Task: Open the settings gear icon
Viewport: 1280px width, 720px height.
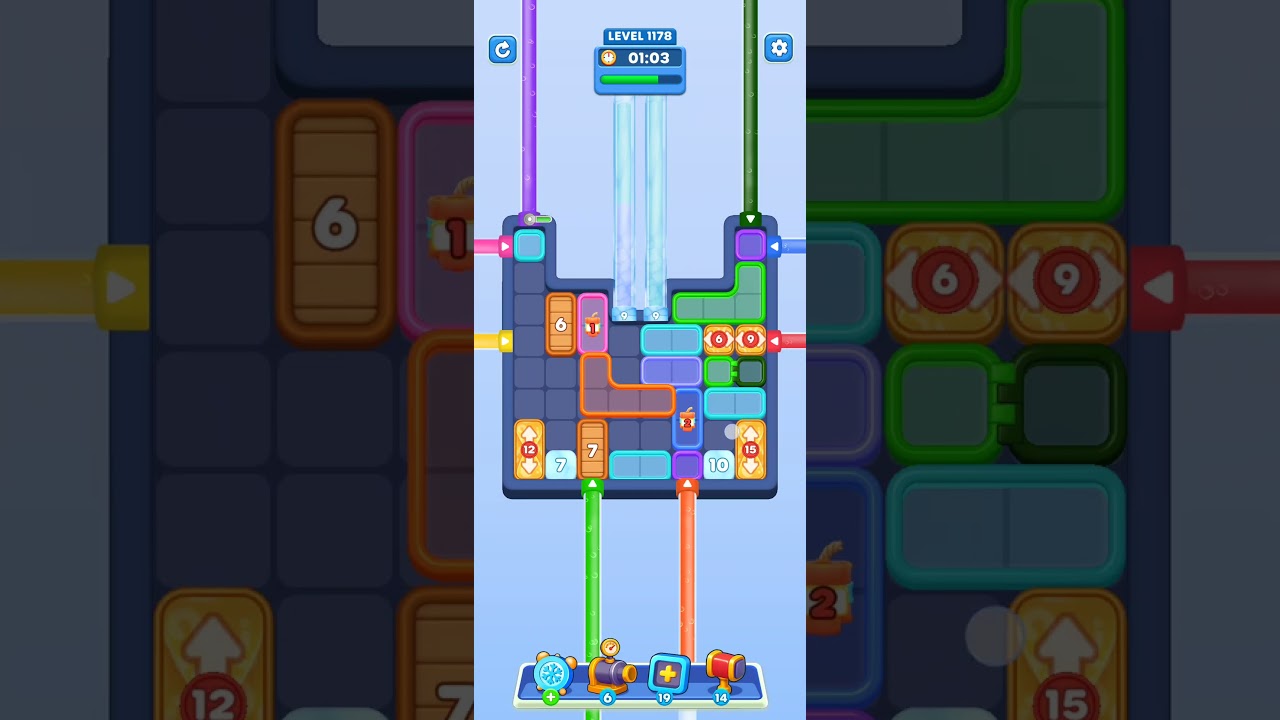Action: [779, 48]
